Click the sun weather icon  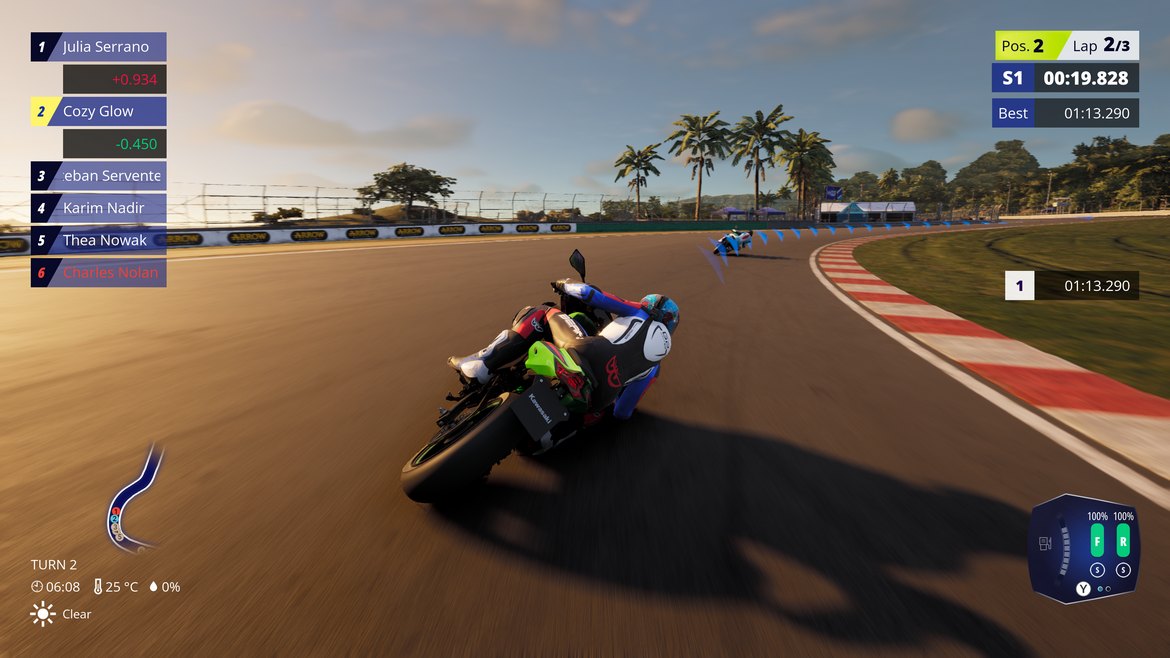[x=43, y=614]
